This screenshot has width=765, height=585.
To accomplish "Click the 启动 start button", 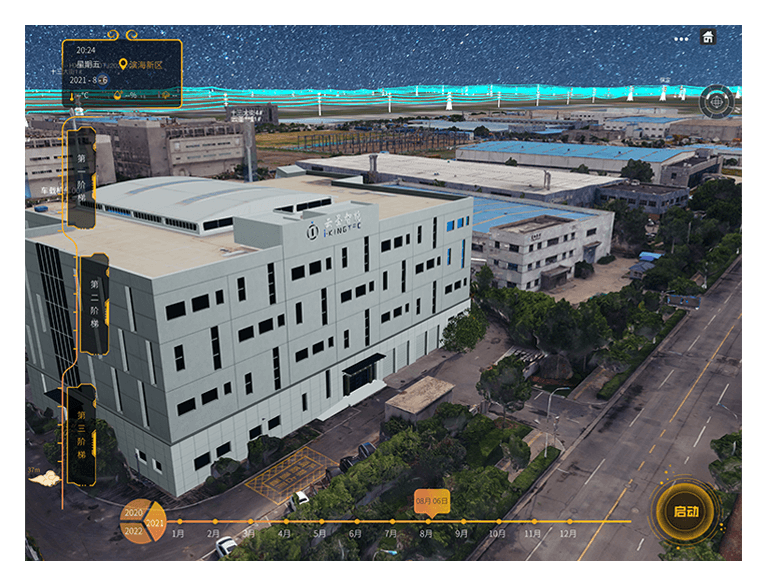I will pos(686,512).
